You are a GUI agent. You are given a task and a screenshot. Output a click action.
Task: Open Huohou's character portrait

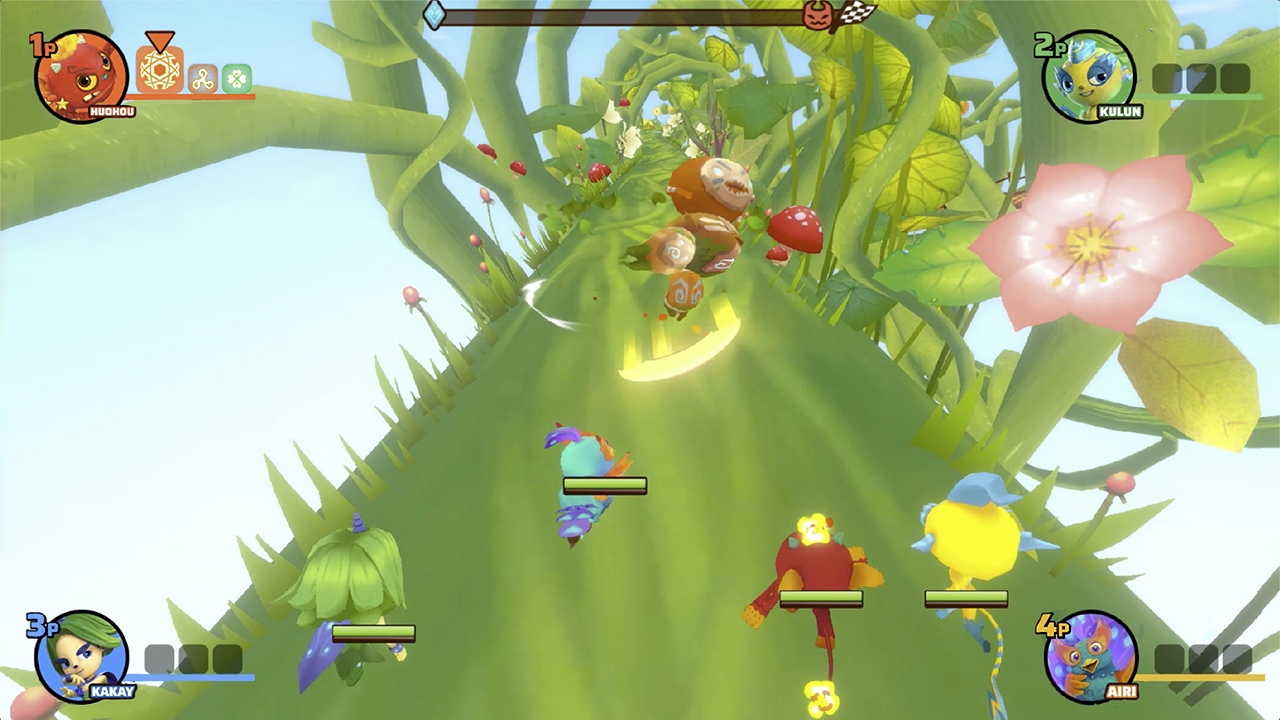77,73
